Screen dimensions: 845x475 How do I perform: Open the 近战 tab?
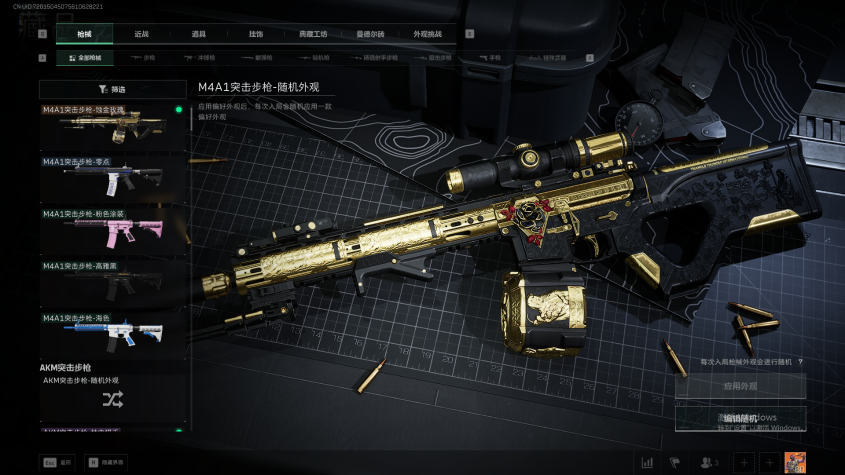point(141,34)
